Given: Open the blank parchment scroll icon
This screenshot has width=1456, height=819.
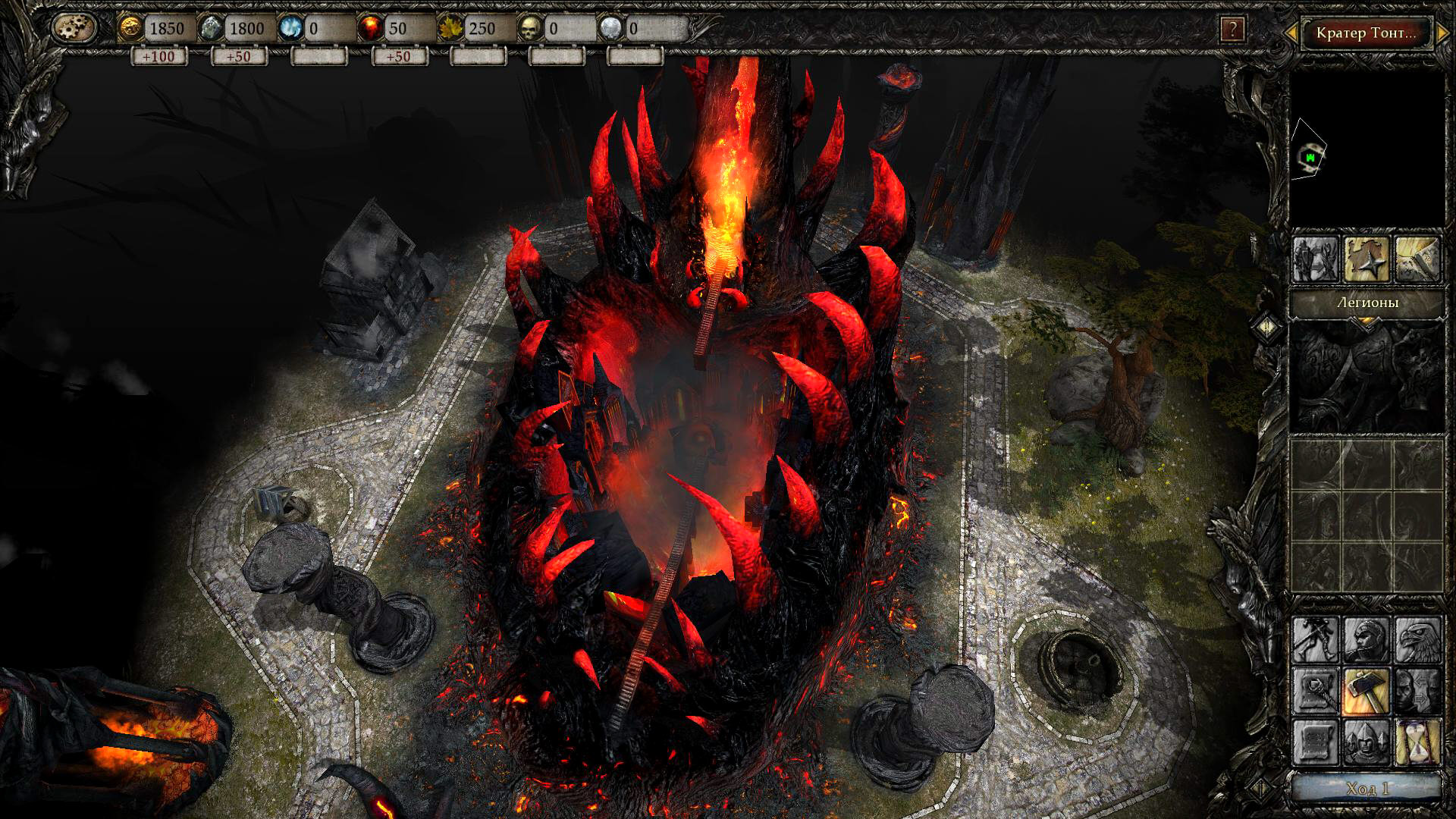Looking at the screenshot, I should (x=1316, y=742).
